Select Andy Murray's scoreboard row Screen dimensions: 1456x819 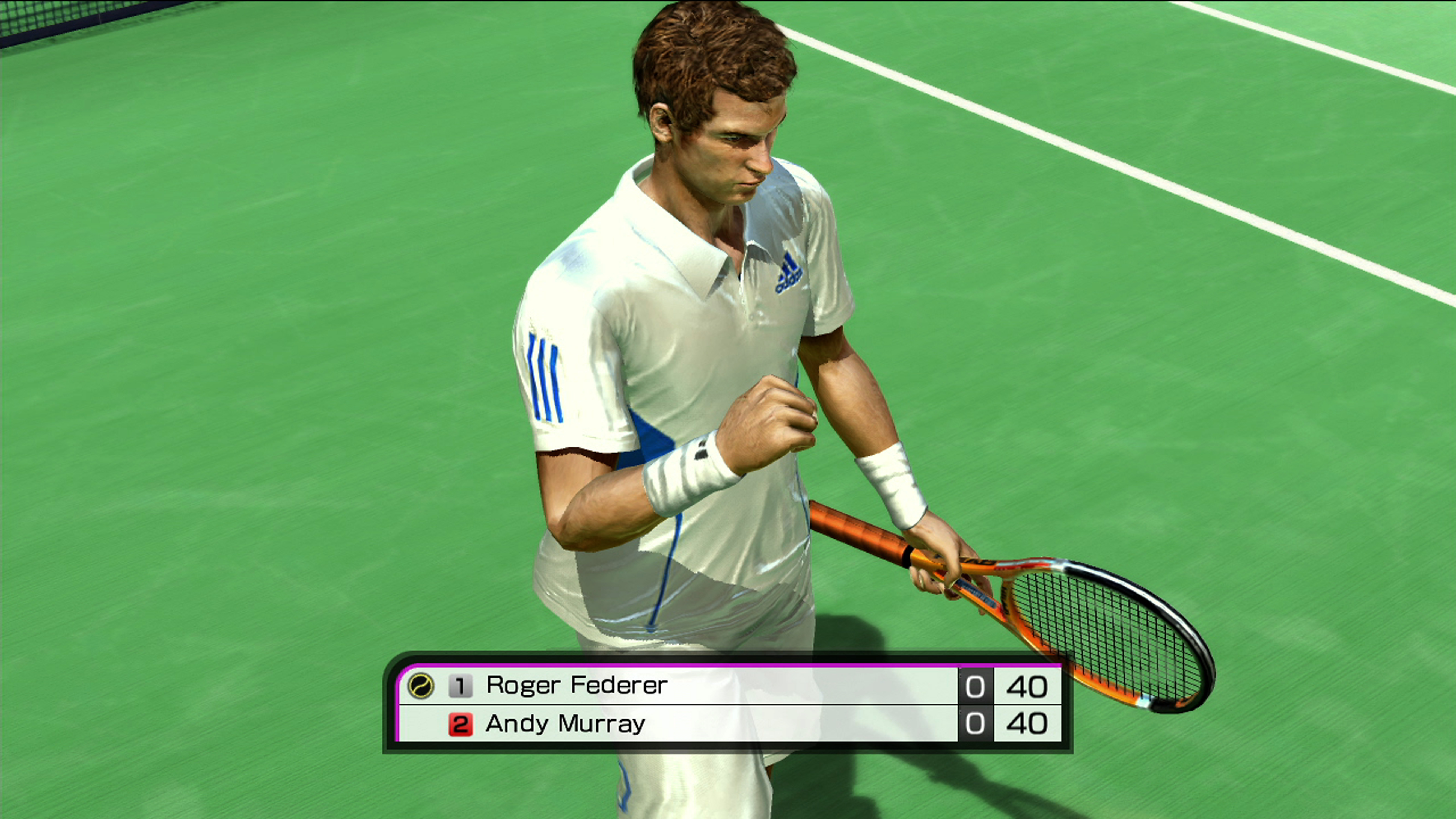[565, 724]
